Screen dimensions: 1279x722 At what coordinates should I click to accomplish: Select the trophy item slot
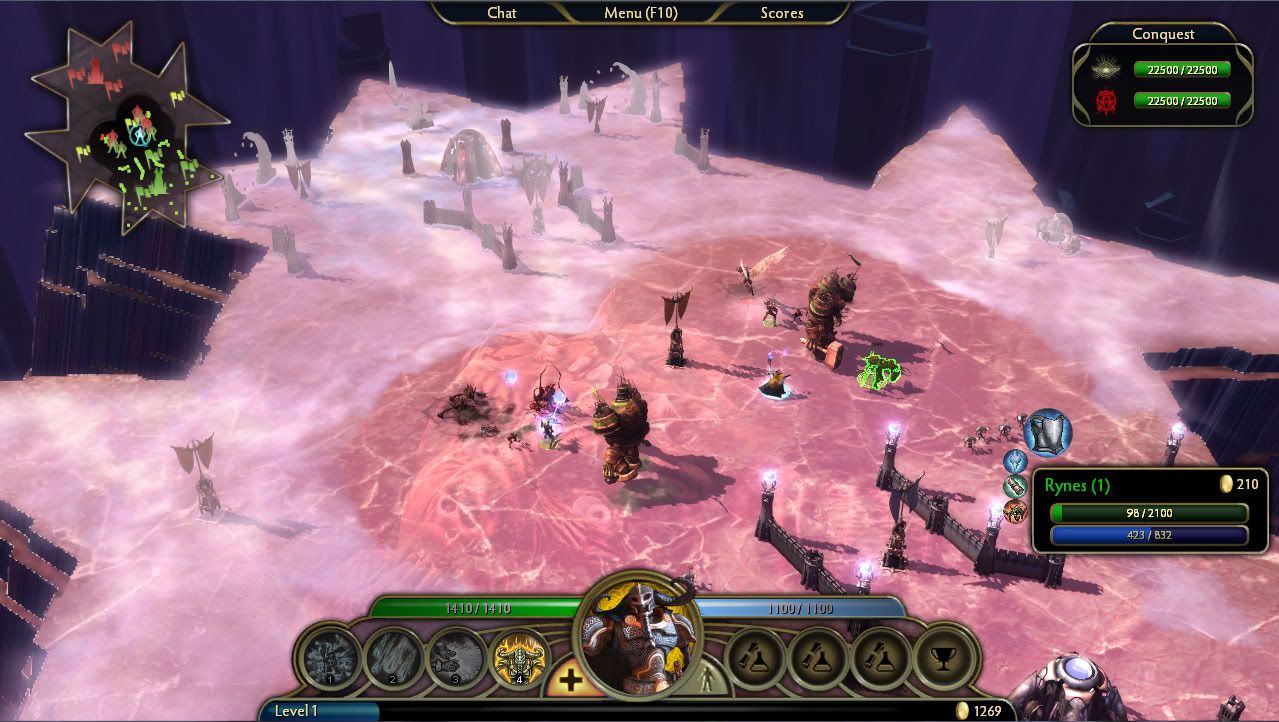tap(944, 657)
